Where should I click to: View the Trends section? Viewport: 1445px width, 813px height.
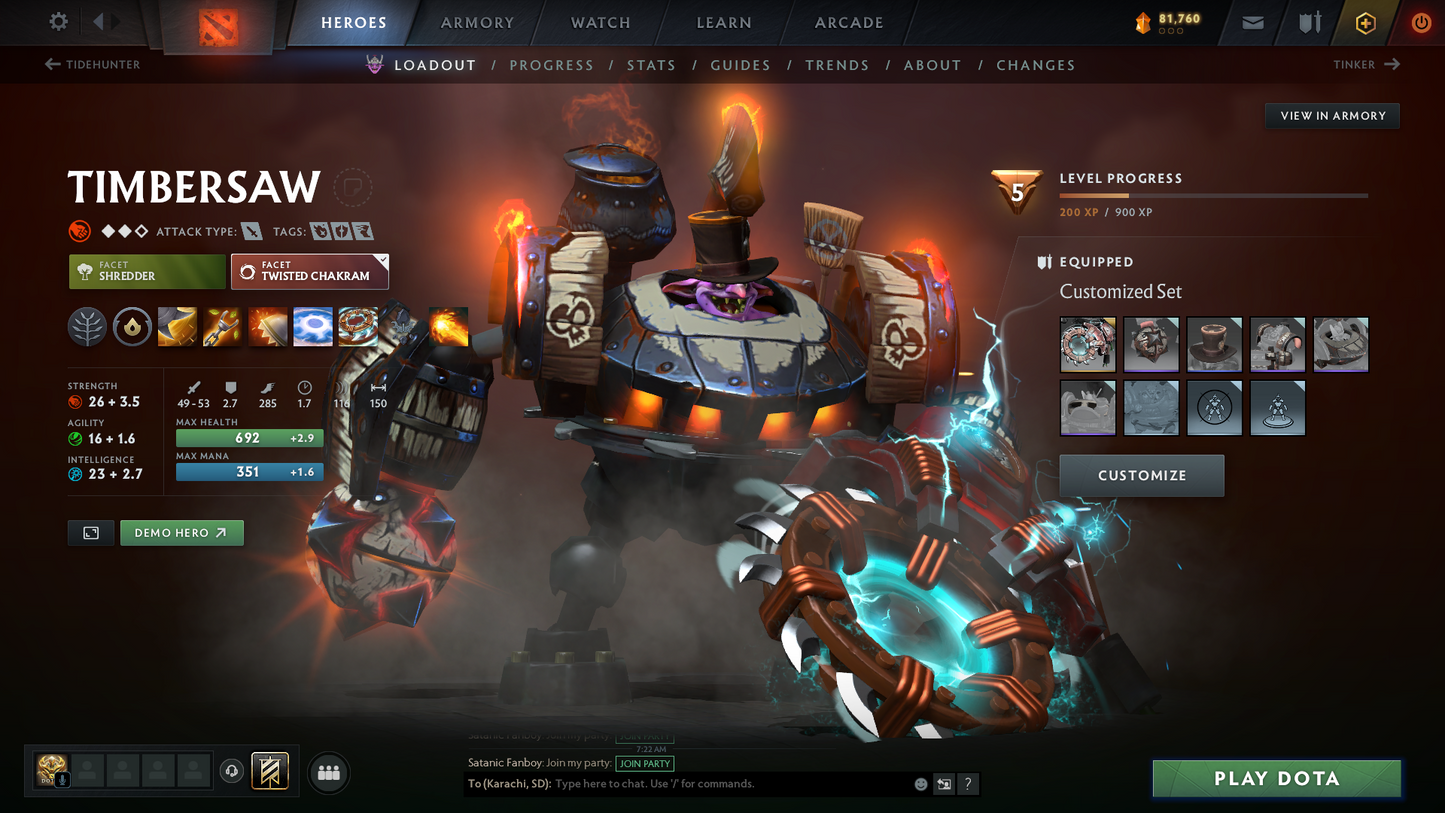837,65
